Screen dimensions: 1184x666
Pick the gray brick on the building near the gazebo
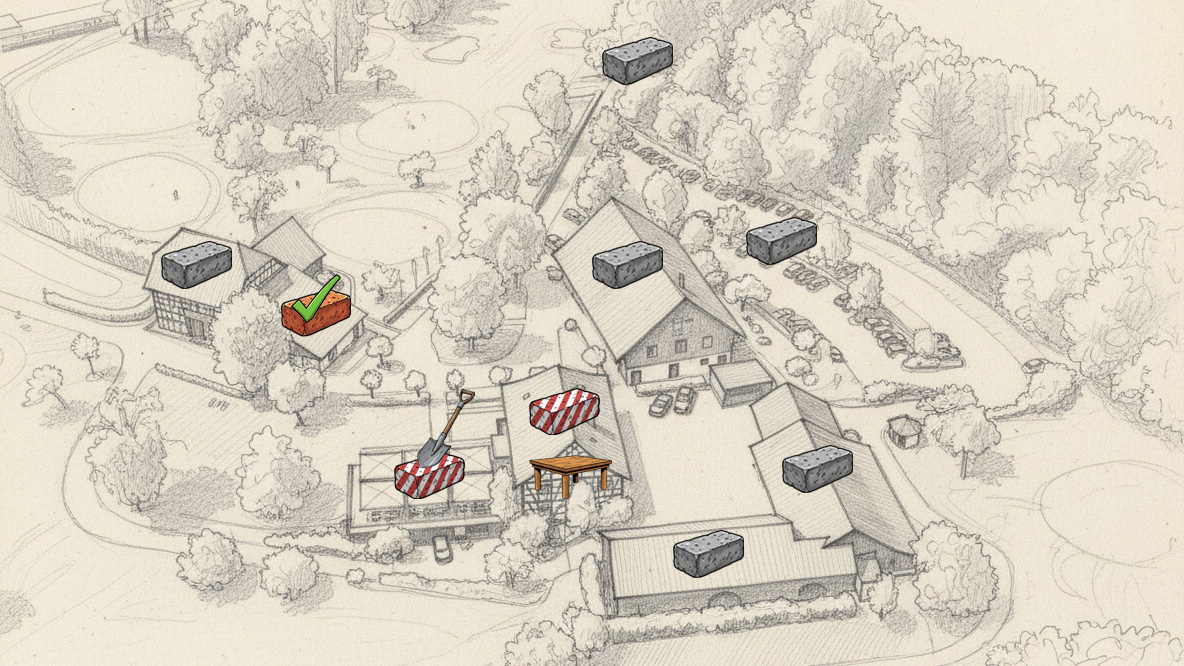(817, 469)
